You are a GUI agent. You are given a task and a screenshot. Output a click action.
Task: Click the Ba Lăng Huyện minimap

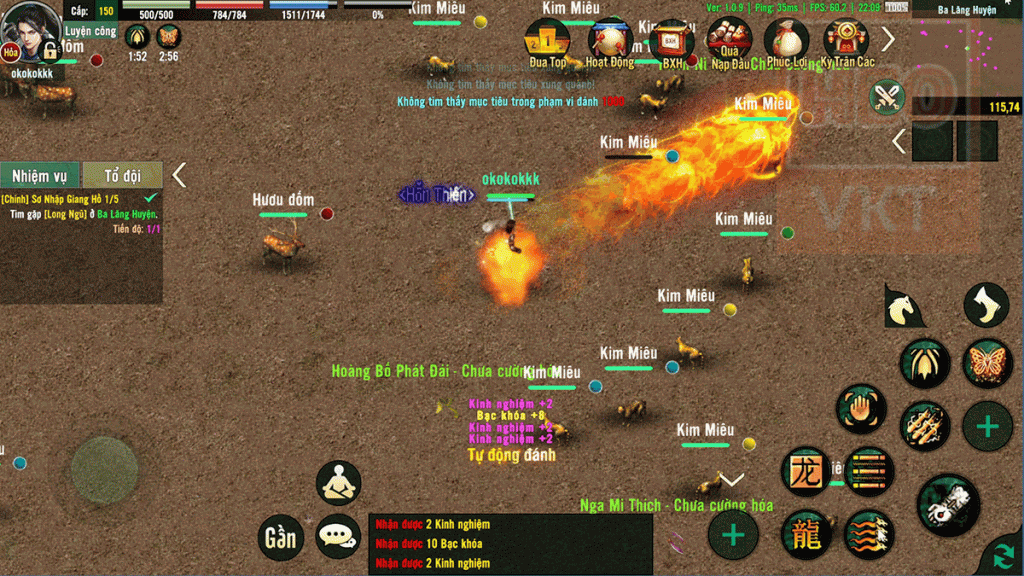point(966,55)
